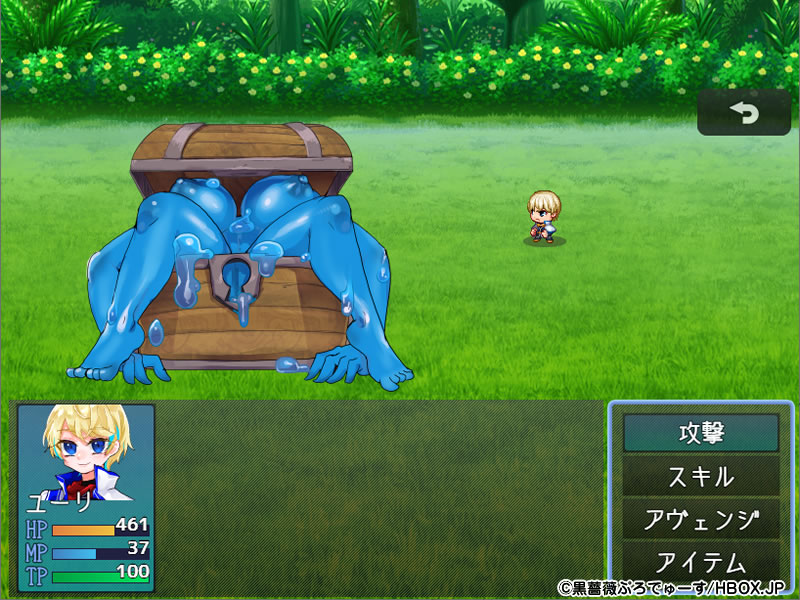Choose the アヴェンジ command
This screenshot has height=600, width=800.
pyautogui.click(x=700, y=519)
